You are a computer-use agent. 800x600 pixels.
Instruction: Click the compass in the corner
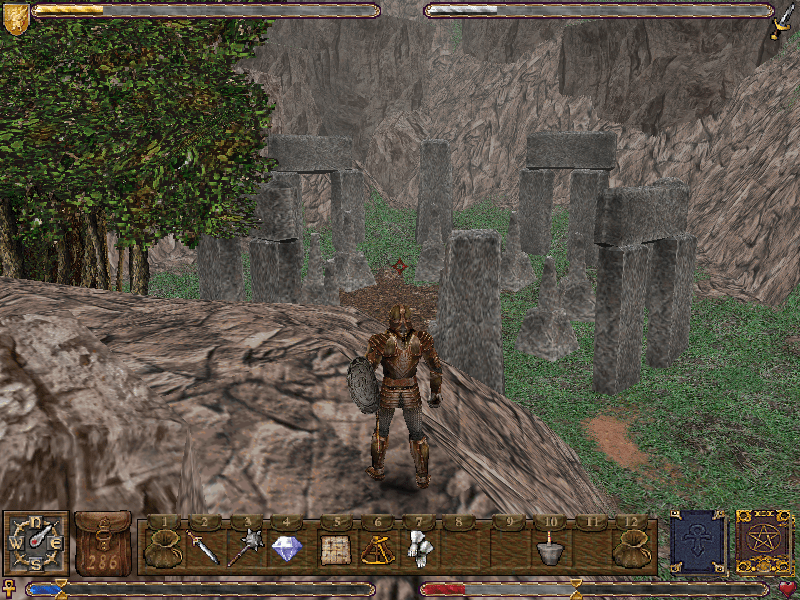coord(36,543)
